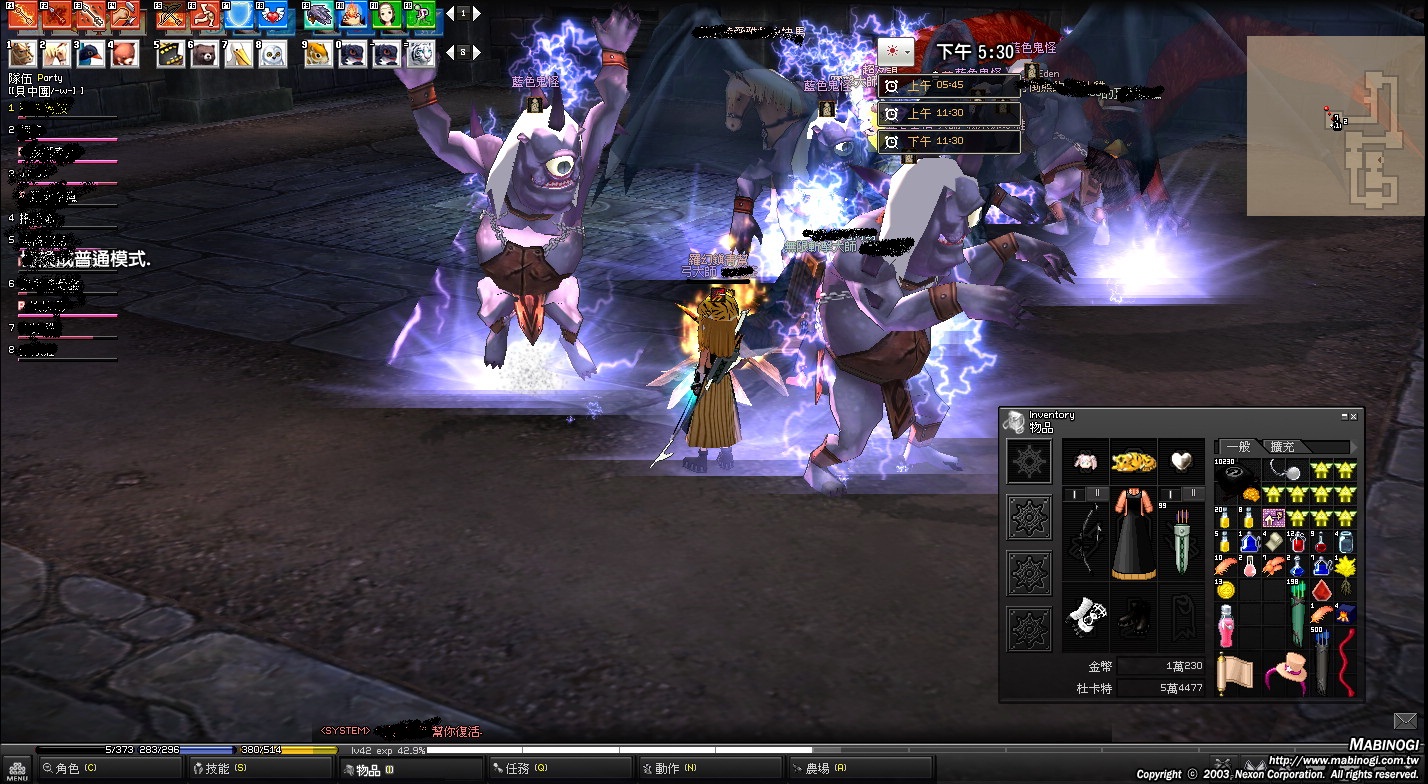Switch to the 擴充 inventory tab
This screenshot has width=1428, height=784.
(1283, 447)
